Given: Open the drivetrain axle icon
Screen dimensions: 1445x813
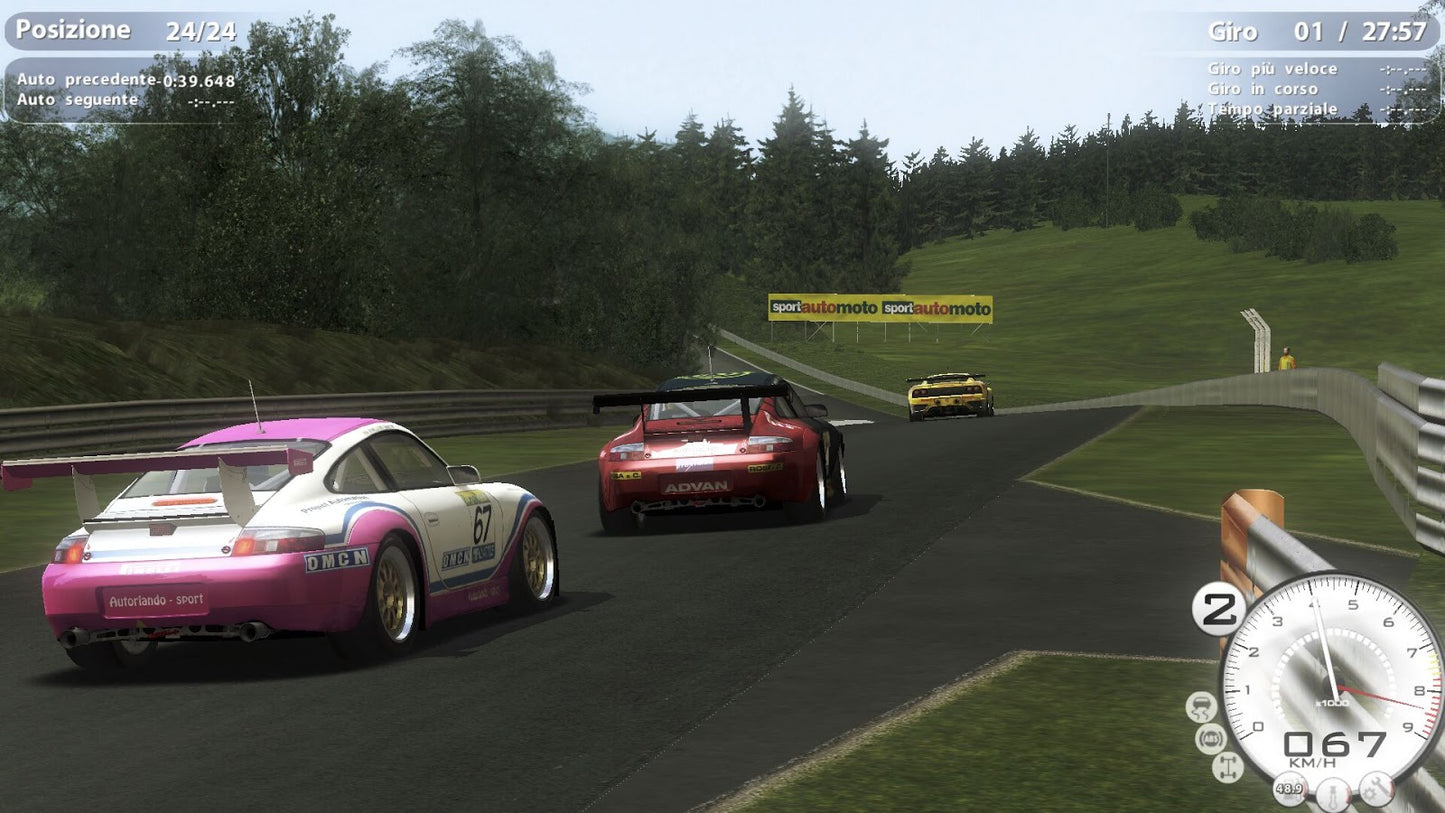Looking at the screenshot, I should (x=1228, y=765).
